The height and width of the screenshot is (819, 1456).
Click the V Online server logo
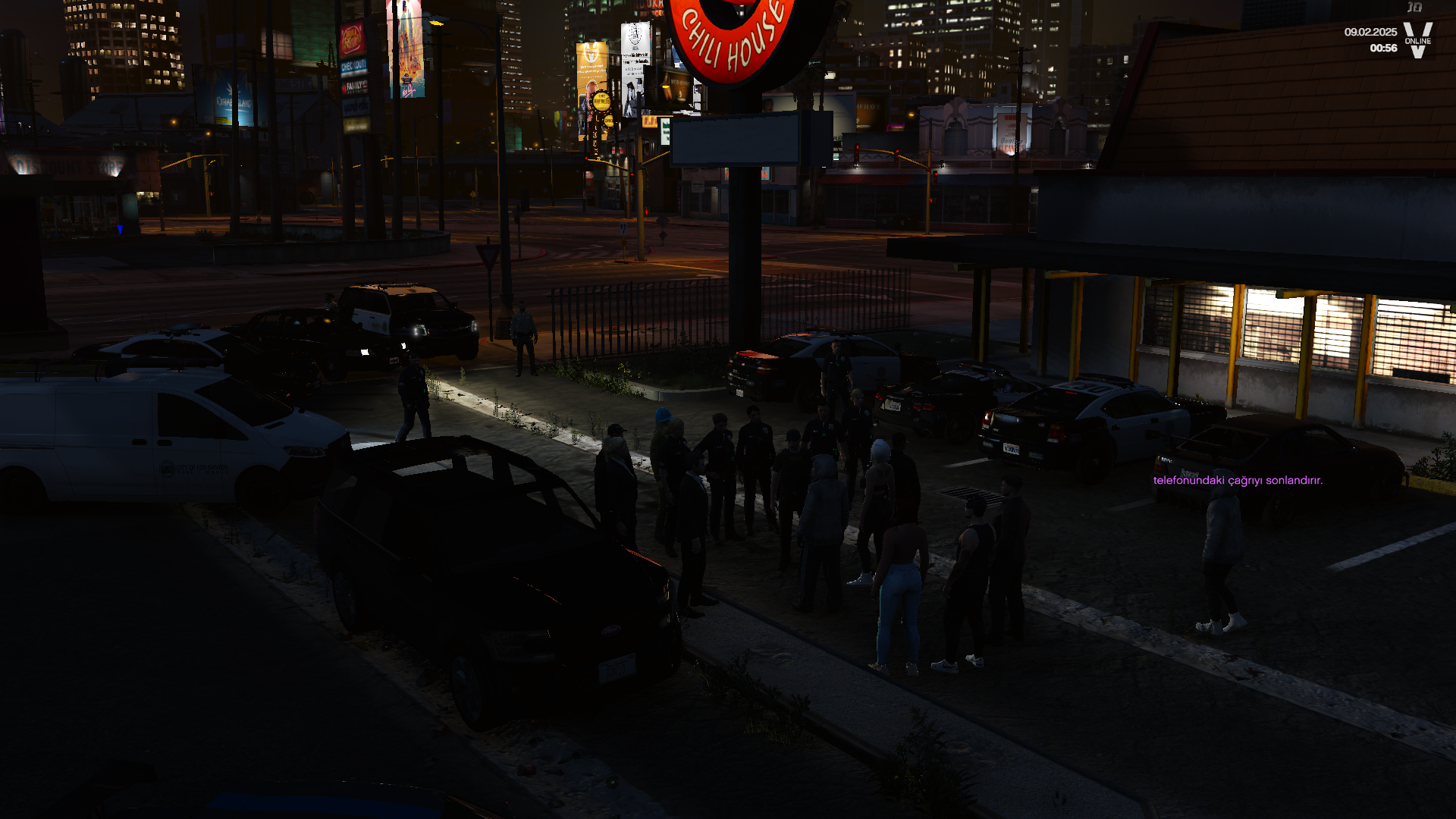click(1417, 39)
